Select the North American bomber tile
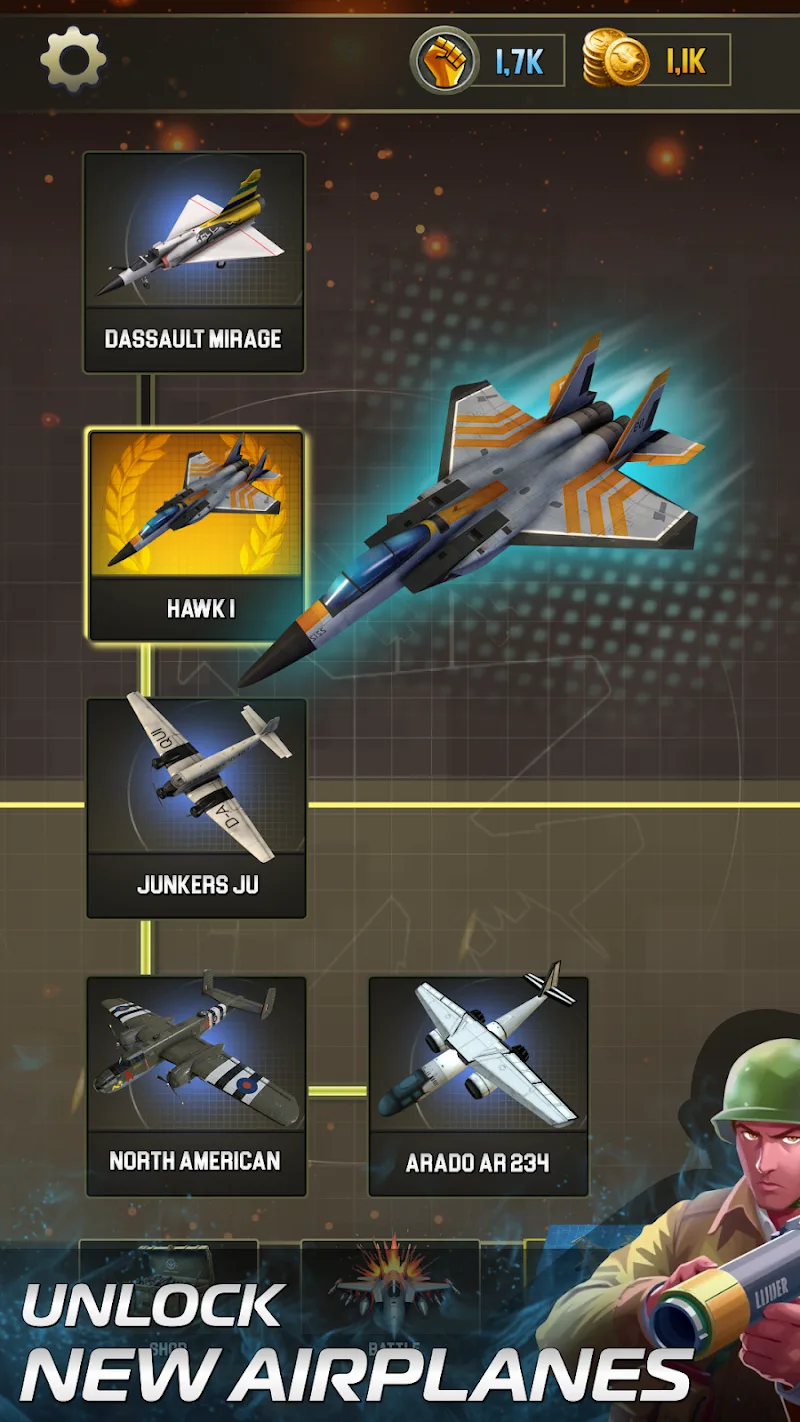800x1422 pixels. (196, 1086)
